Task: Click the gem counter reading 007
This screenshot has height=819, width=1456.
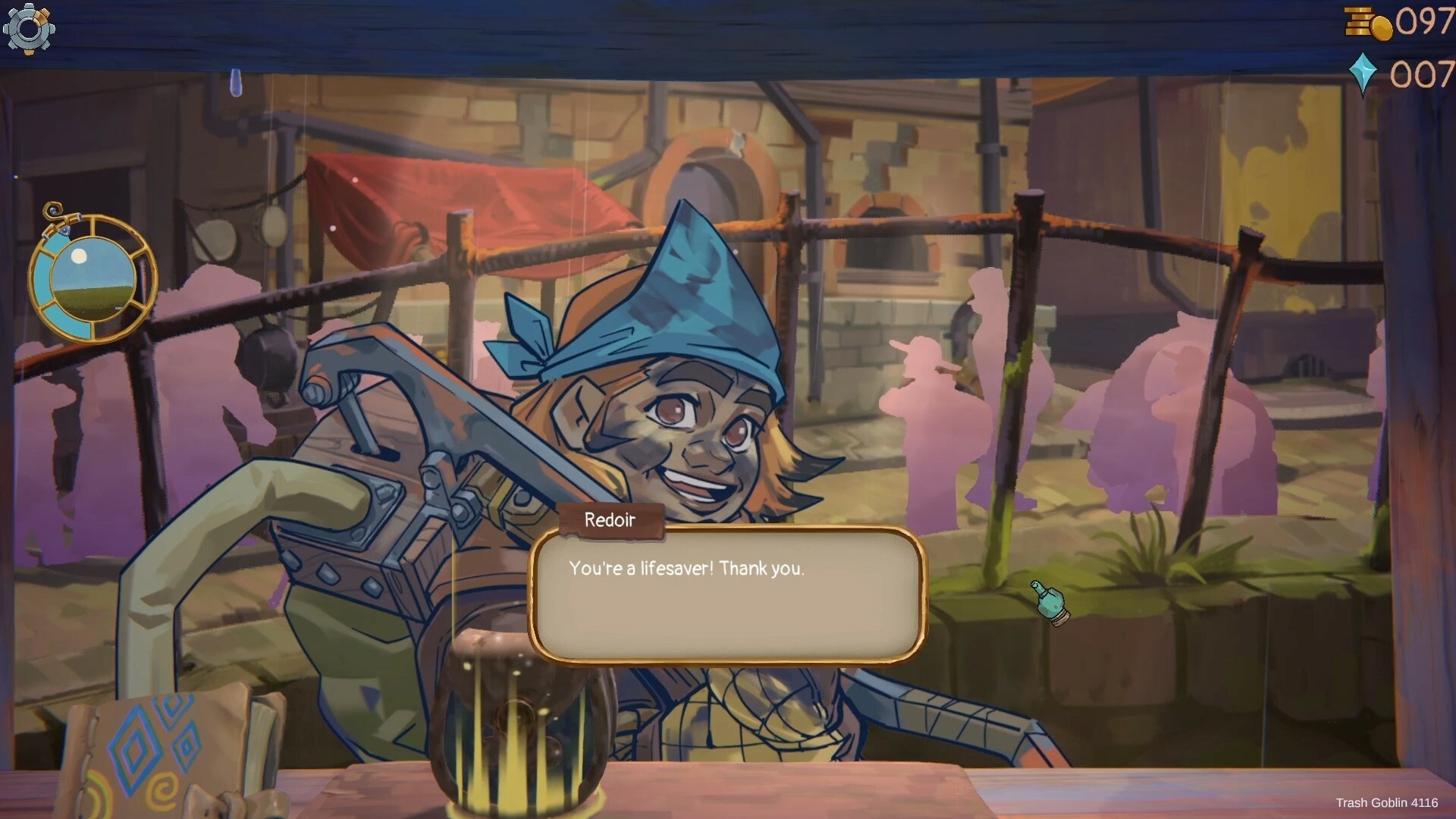Action: point(1421,74)
